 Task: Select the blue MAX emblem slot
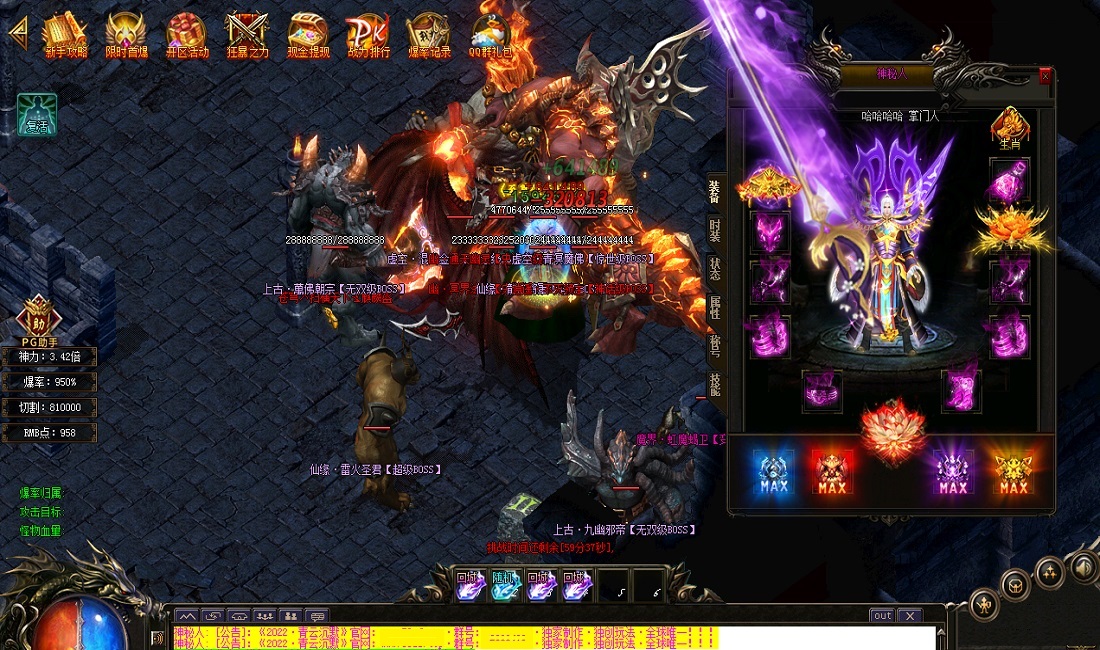pos(774,472)
